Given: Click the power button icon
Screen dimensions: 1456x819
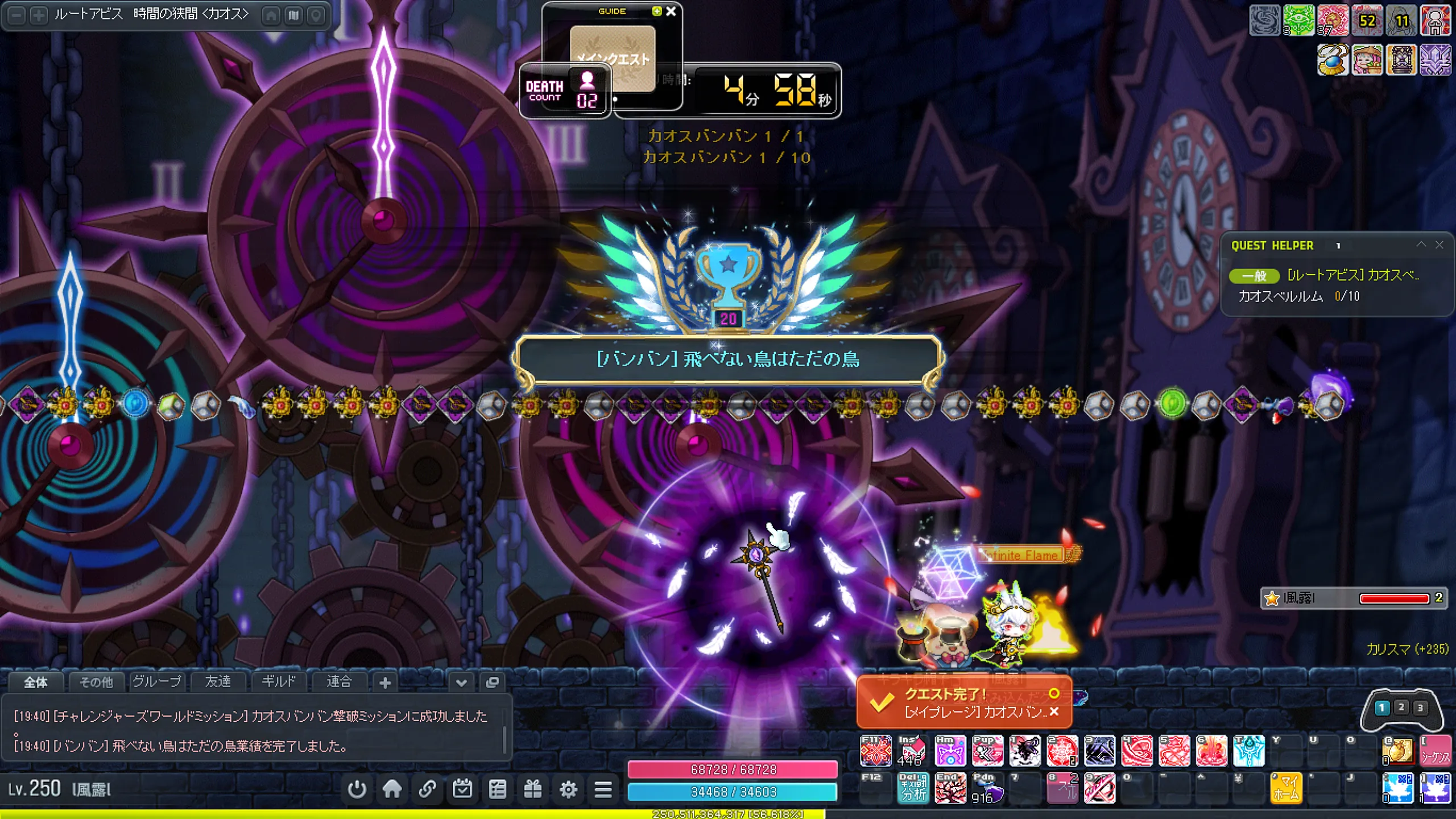Looking at the screenshot, I should 357,789.
